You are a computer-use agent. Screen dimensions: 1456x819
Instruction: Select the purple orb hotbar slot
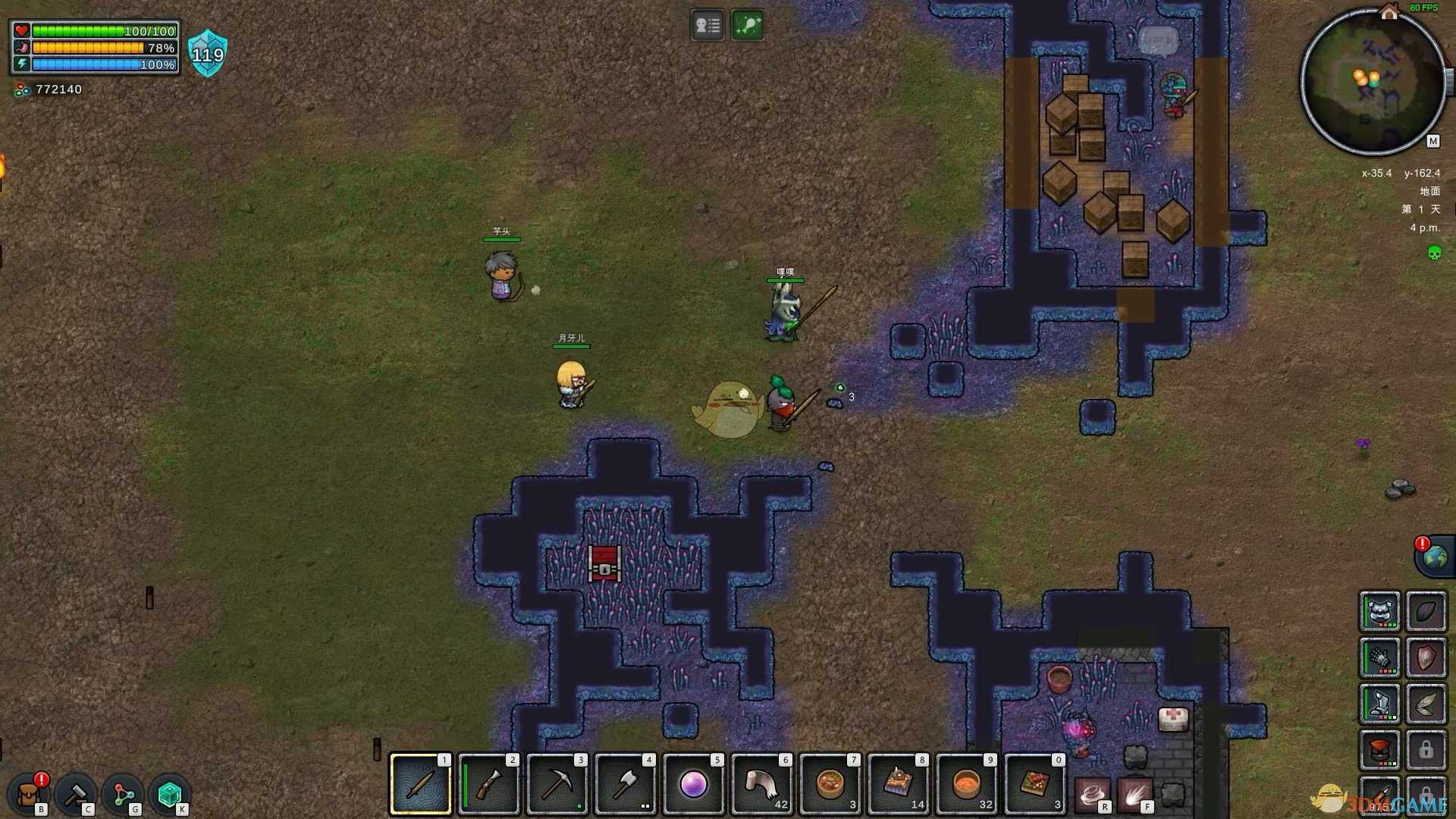[694, 784]
